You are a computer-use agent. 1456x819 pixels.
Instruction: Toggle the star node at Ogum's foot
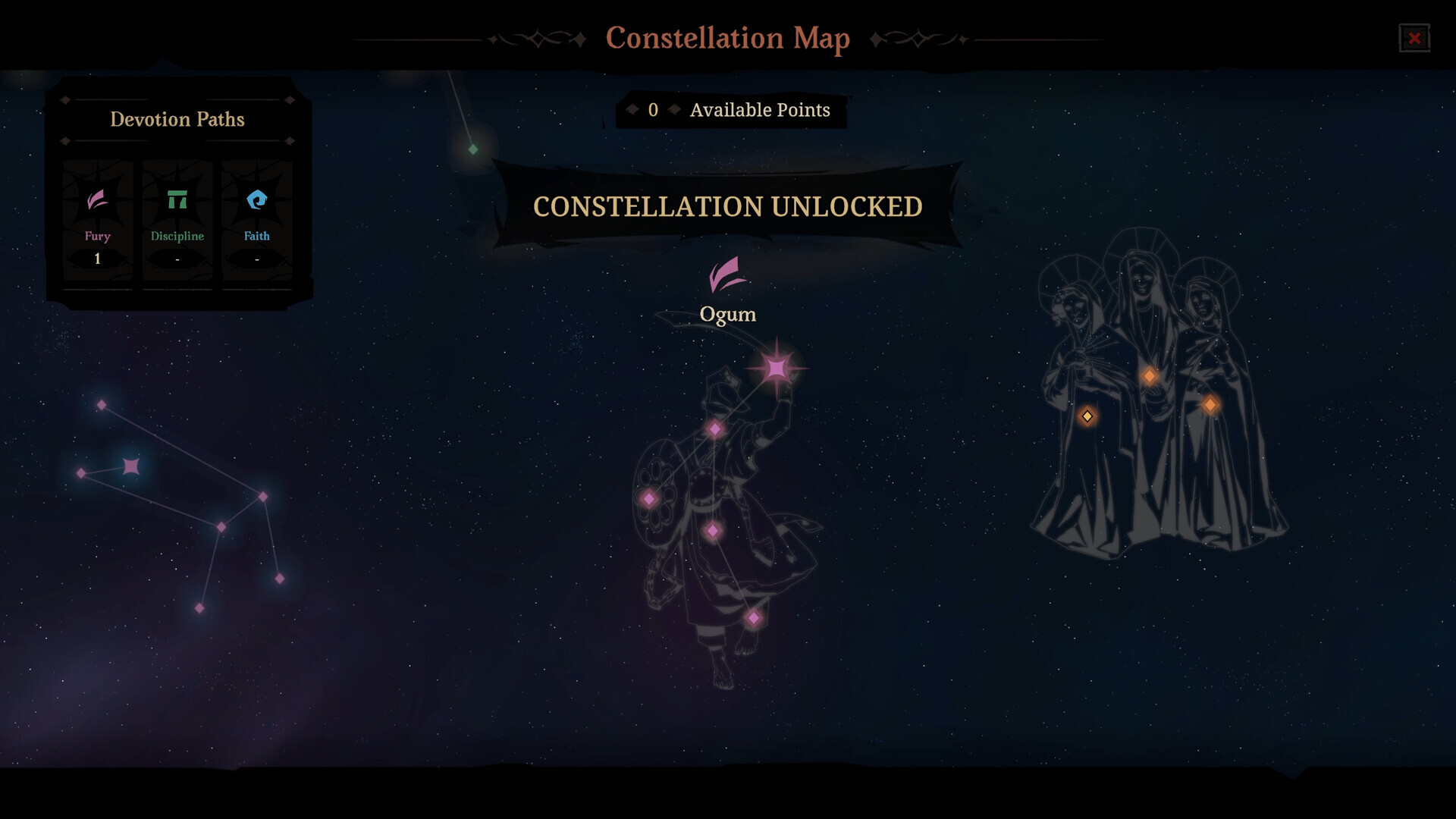click(x=753, y=617)
